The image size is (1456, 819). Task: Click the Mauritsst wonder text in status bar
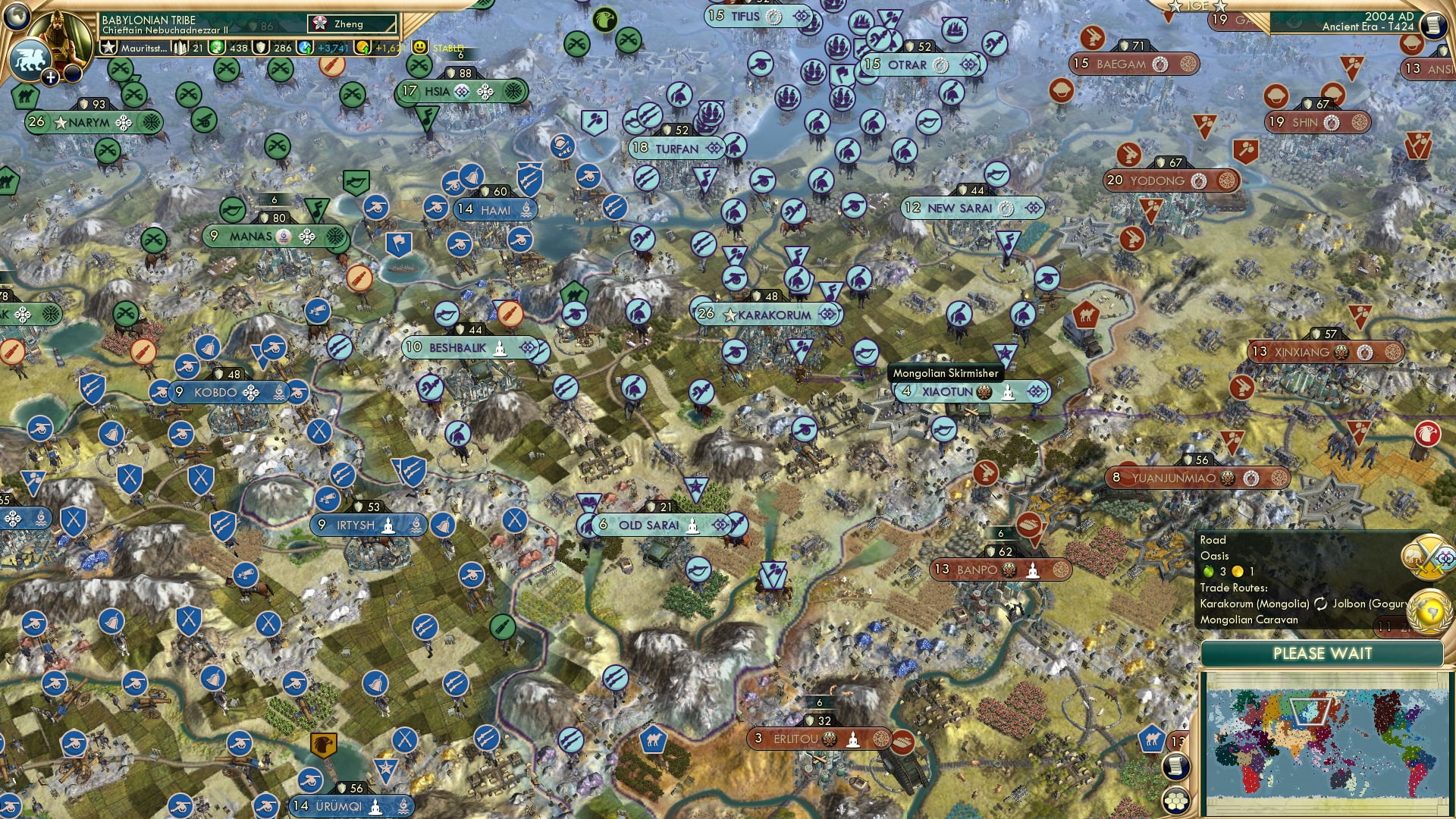[x=144, y=48]
